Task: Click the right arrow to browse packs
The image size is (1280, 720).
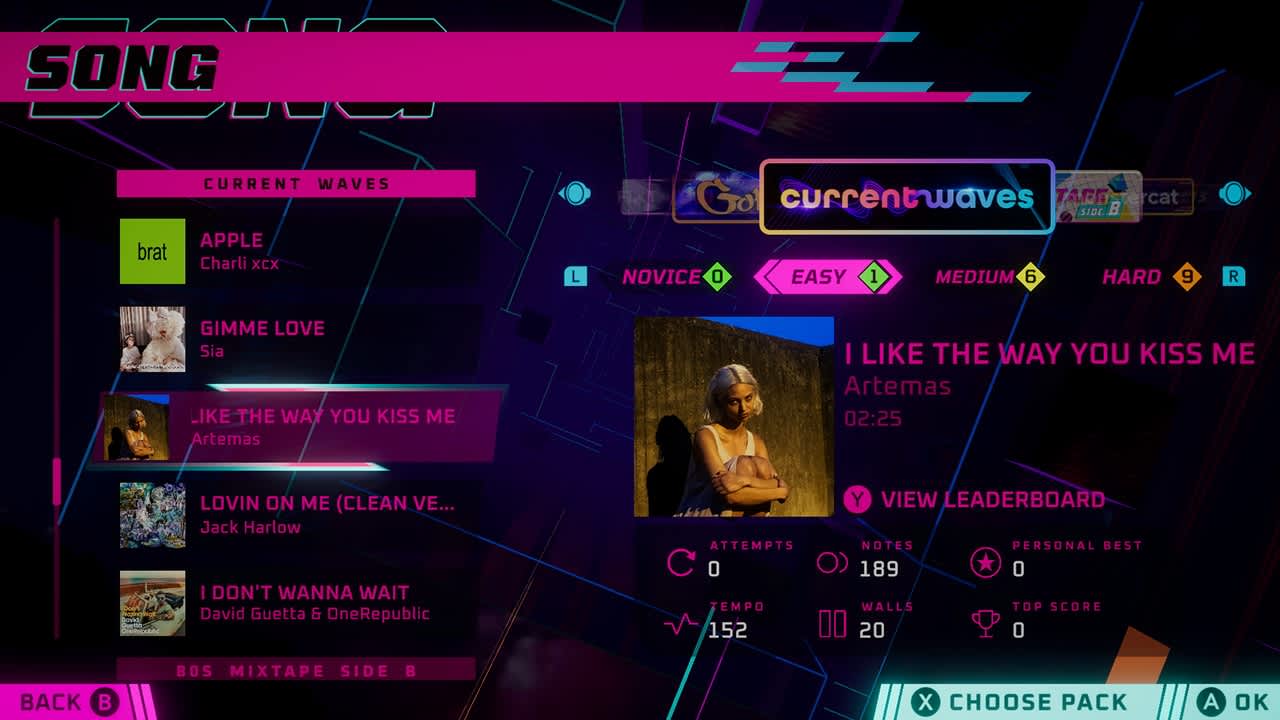Action: click(1233, 193)
